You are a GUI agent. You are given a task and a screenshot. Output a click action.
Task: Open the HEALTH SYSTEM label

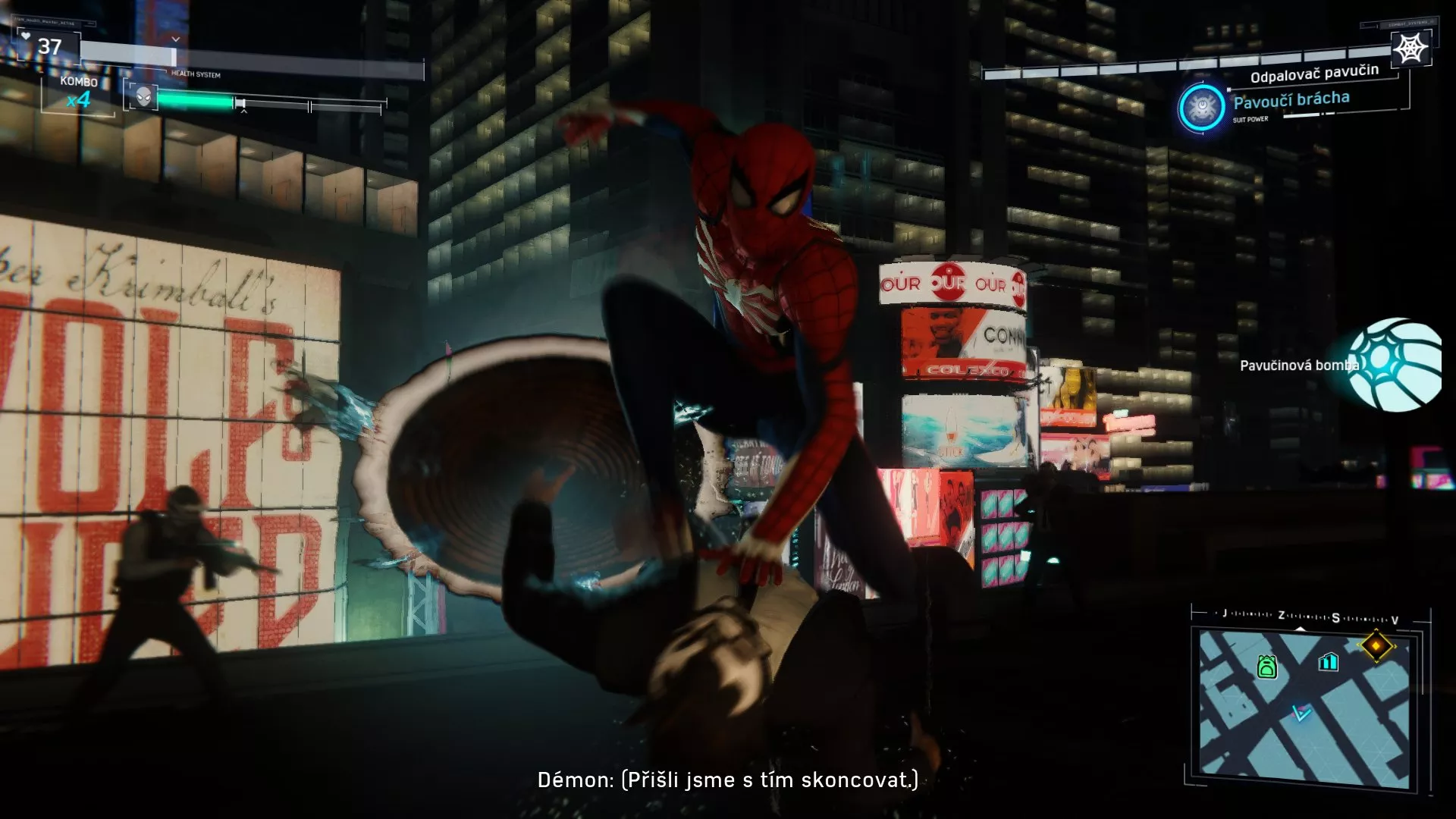pos(196,75)
